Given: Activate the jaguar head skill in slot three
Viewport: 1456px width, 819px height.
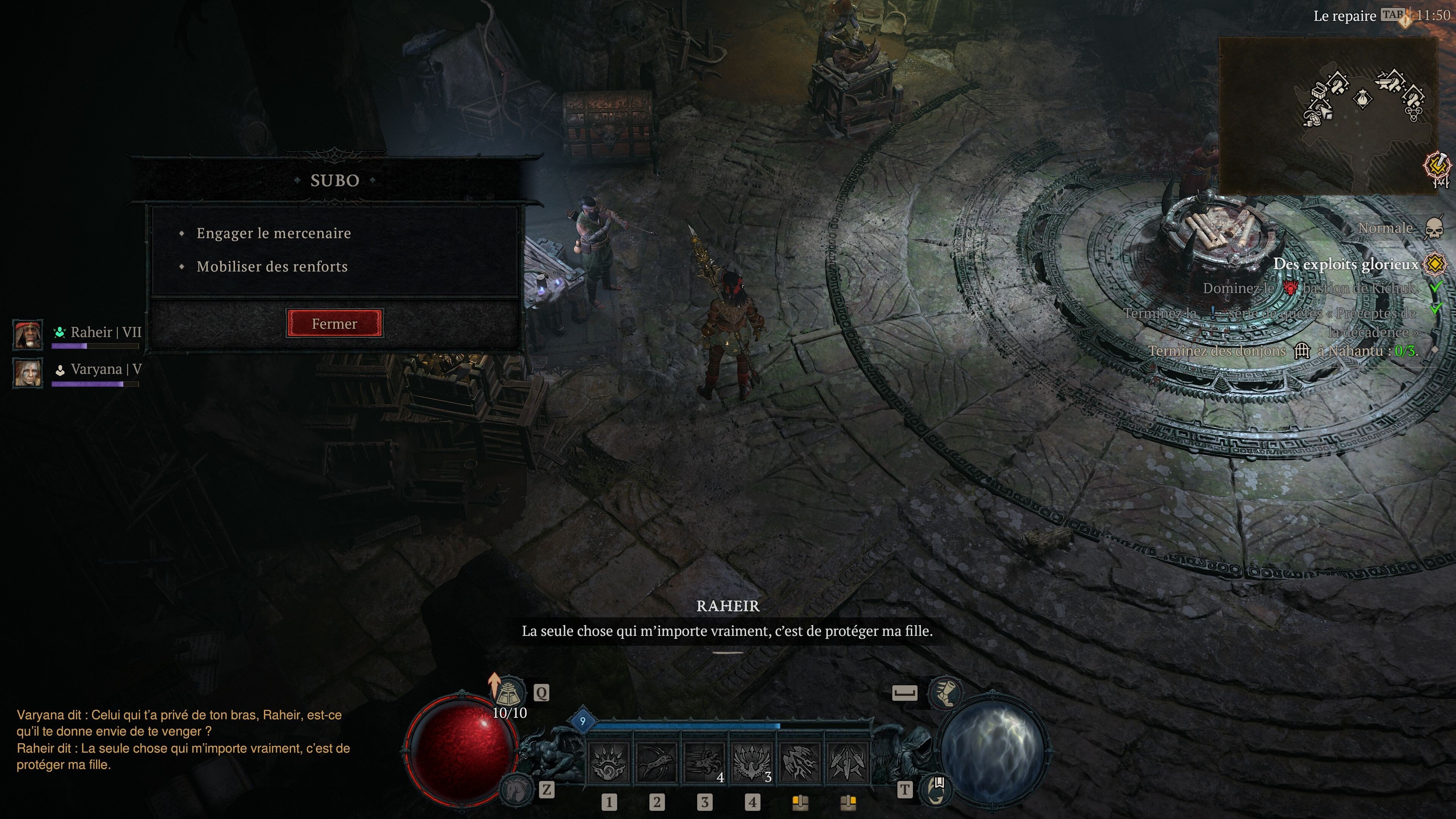Looking at the screenshot, I should [704, 763].
